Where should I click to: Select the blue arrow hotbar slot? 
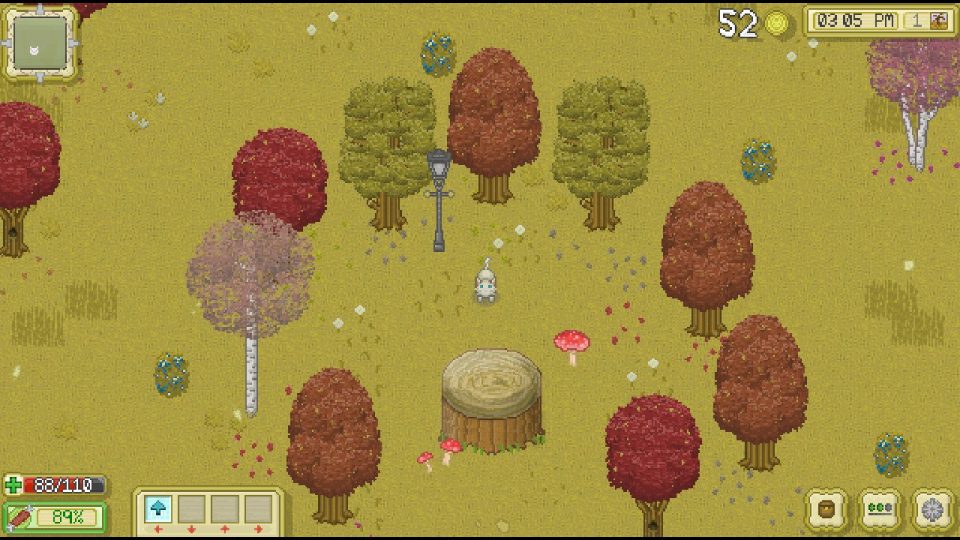pyautogui.click(x=158, y=509)
